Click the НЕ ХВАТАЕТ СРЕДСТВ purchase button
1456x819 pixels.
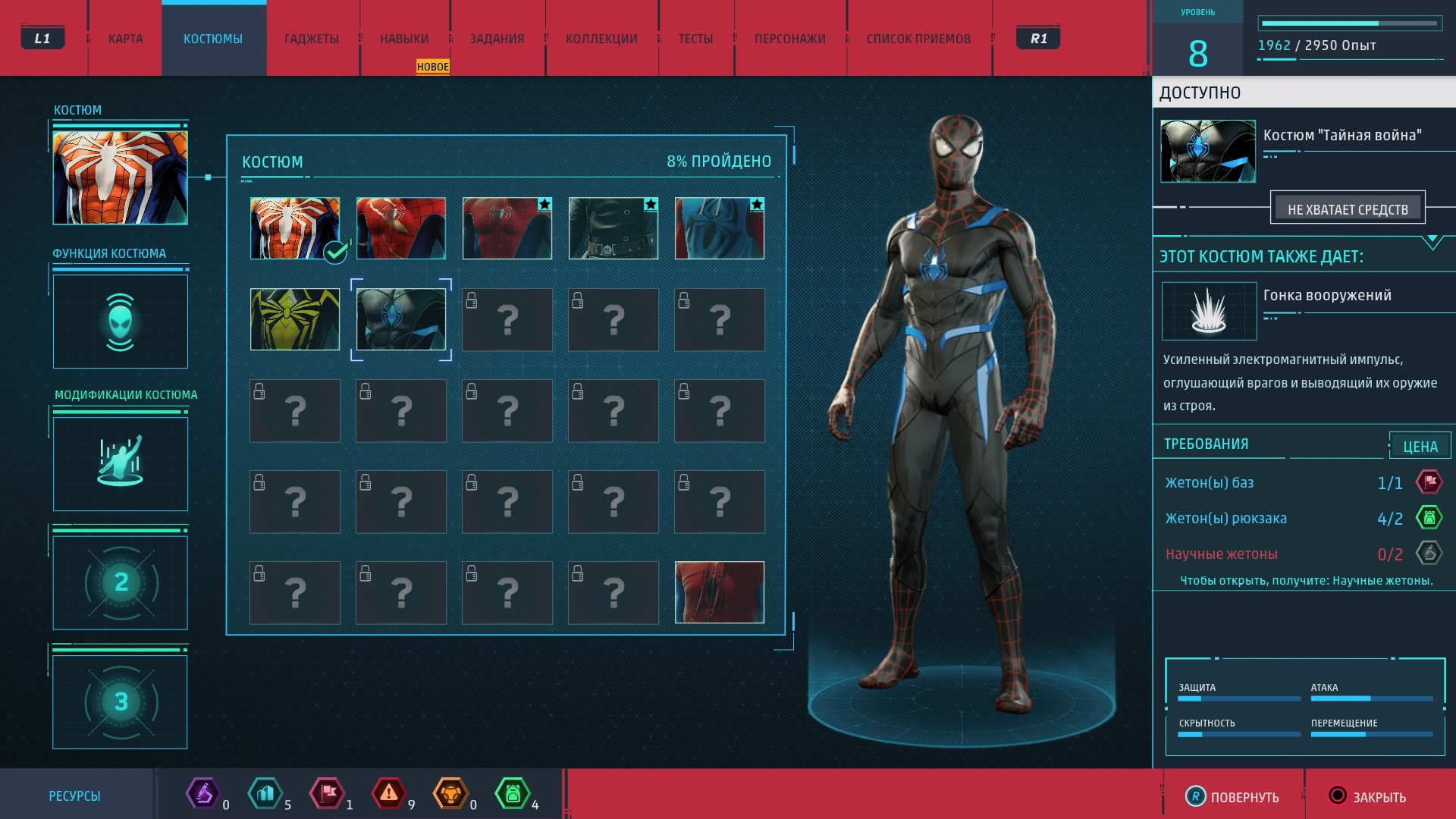pyautogui.click(x=1348, y=209)
